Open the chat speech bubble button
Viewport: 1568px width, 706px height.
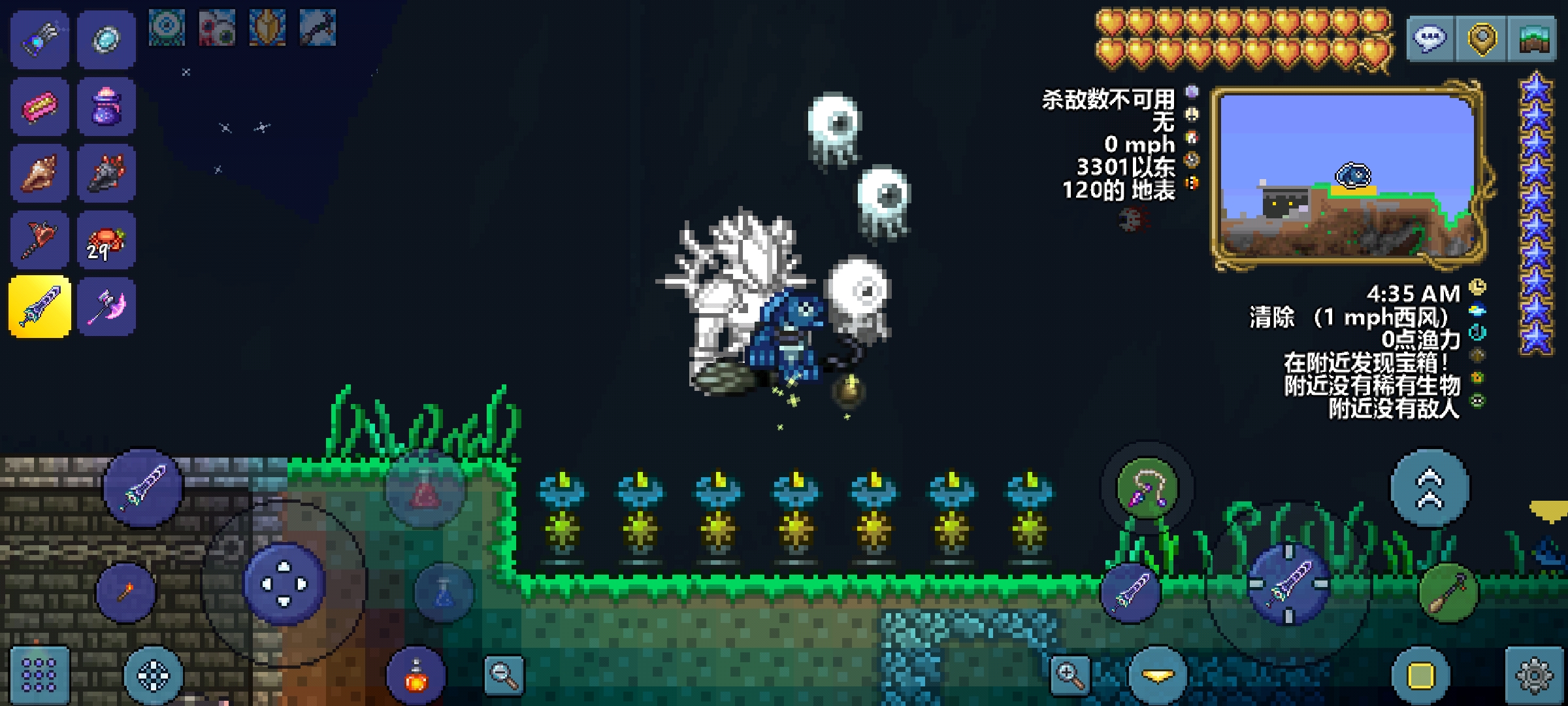[1429, 39]
